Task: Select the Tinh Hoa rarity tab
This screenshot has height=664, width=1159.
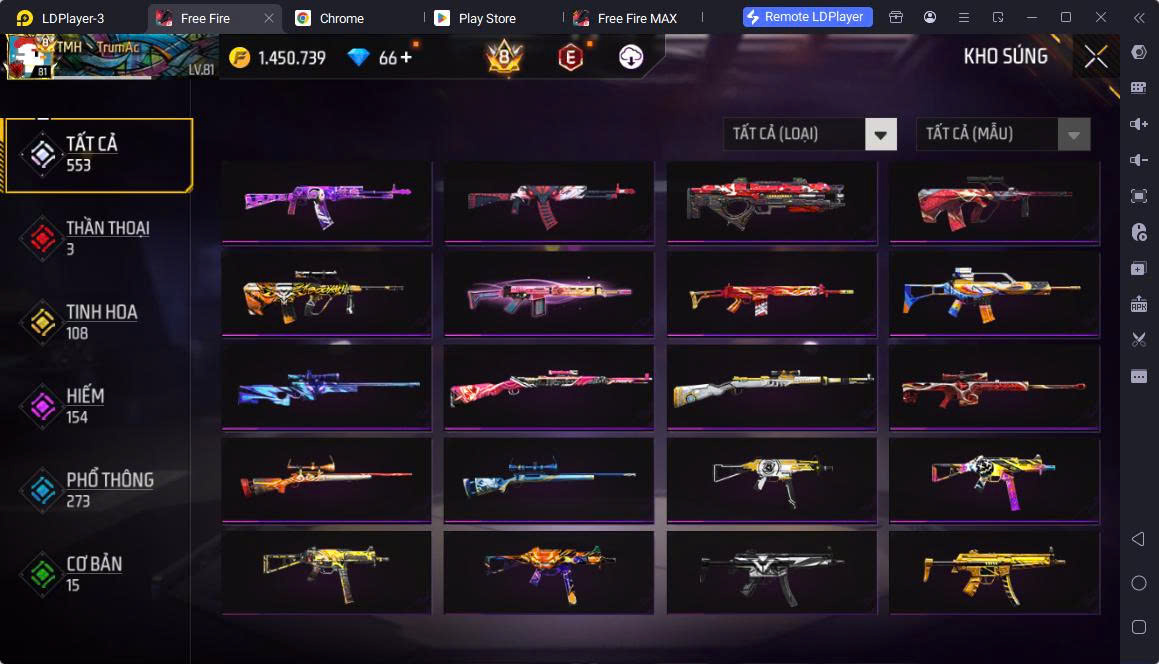Action: [x=98, y=321]
